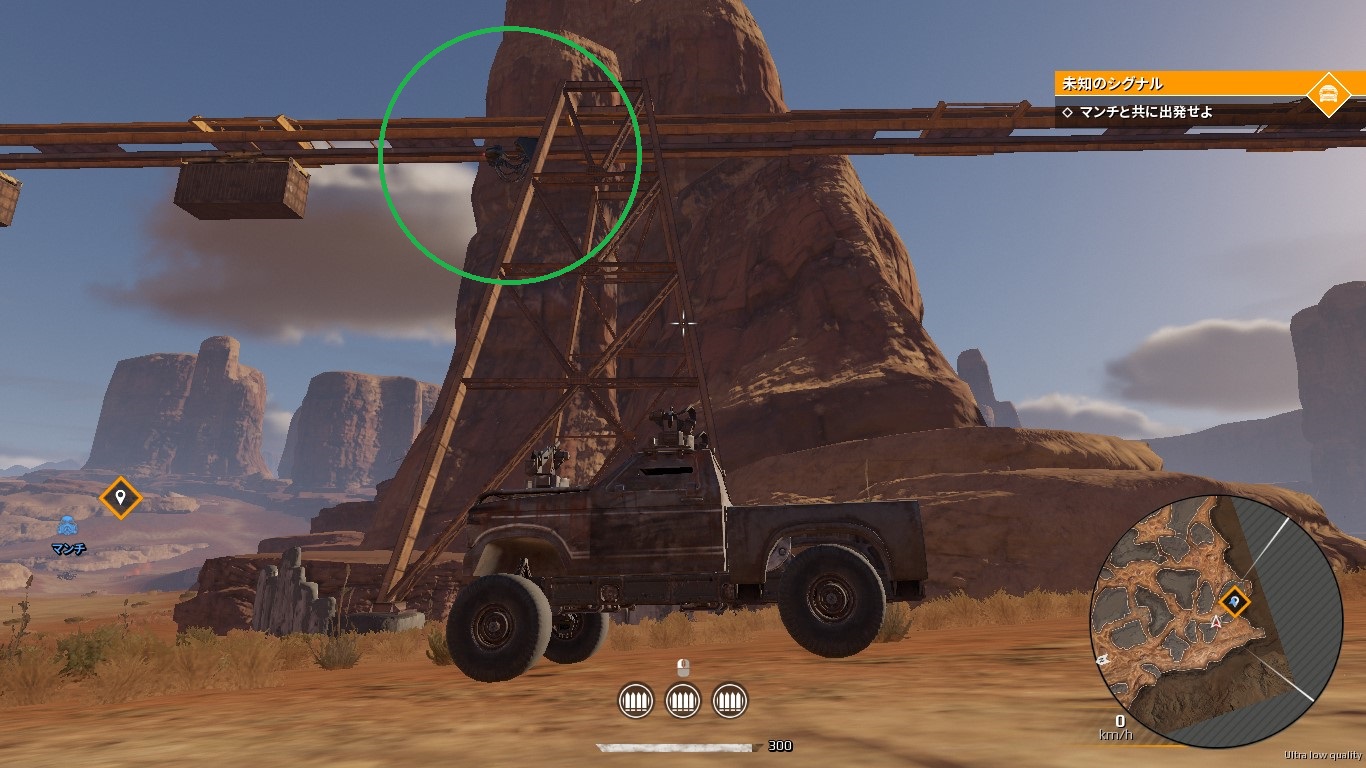
Task: Select the blue マンチ ally marker
Action: (67, 526)
